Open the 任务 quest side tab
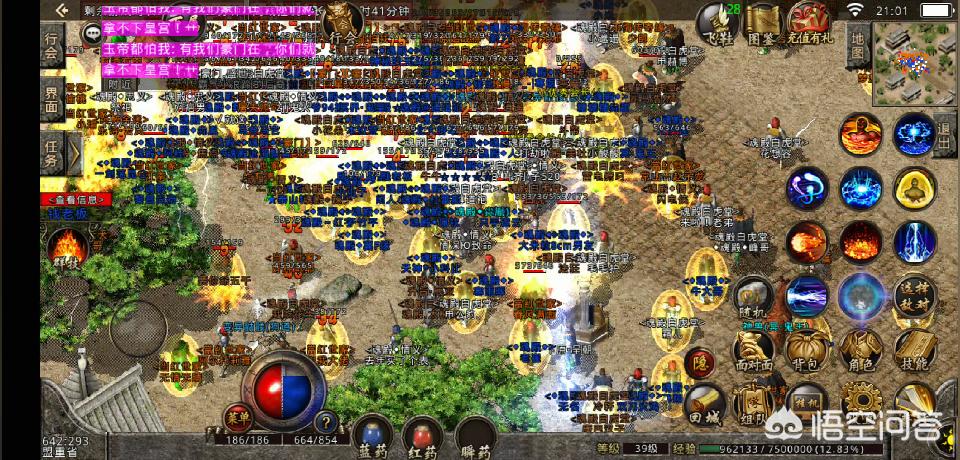Viewport: 960px width, 460px height. [x=53, y=152]
